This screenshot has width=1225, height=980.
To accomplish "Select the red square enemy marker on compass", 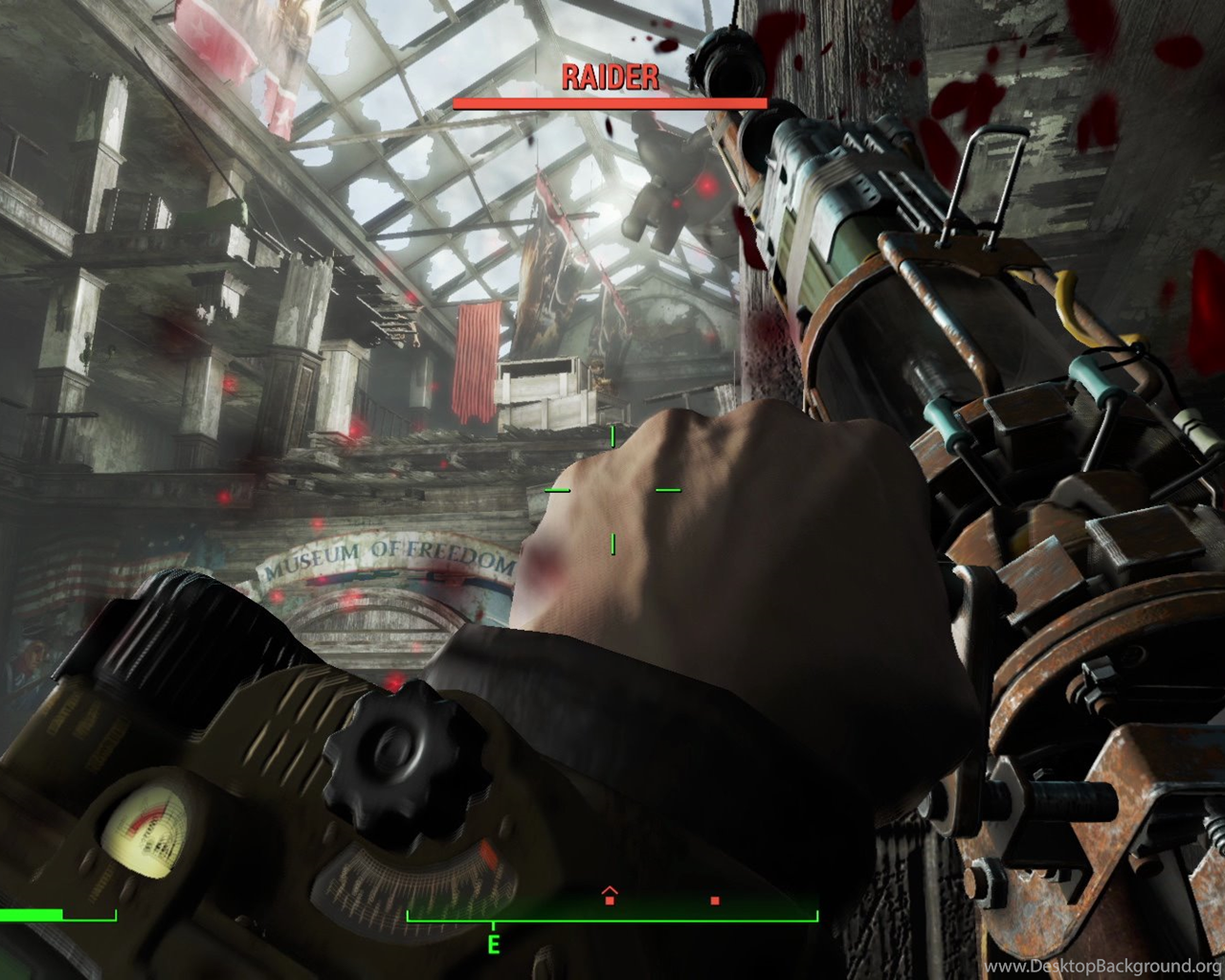I will 715,901.
